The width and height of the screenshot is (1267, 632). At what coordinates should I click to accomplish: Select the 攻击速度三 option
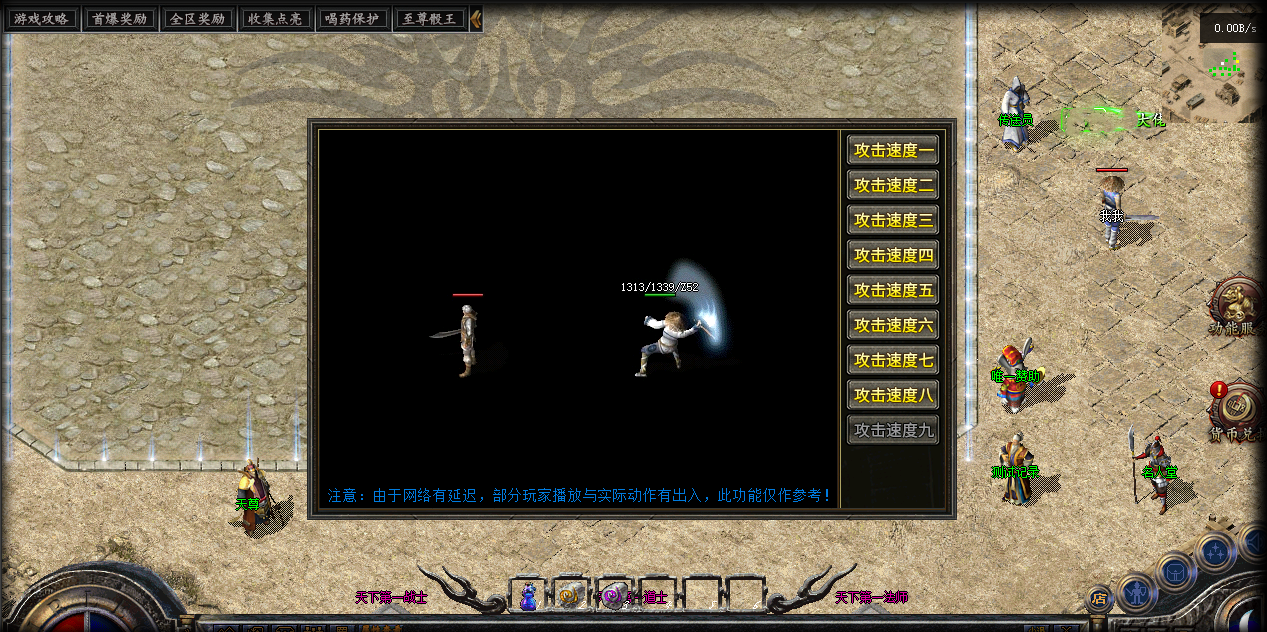click(x=893, y=221)
